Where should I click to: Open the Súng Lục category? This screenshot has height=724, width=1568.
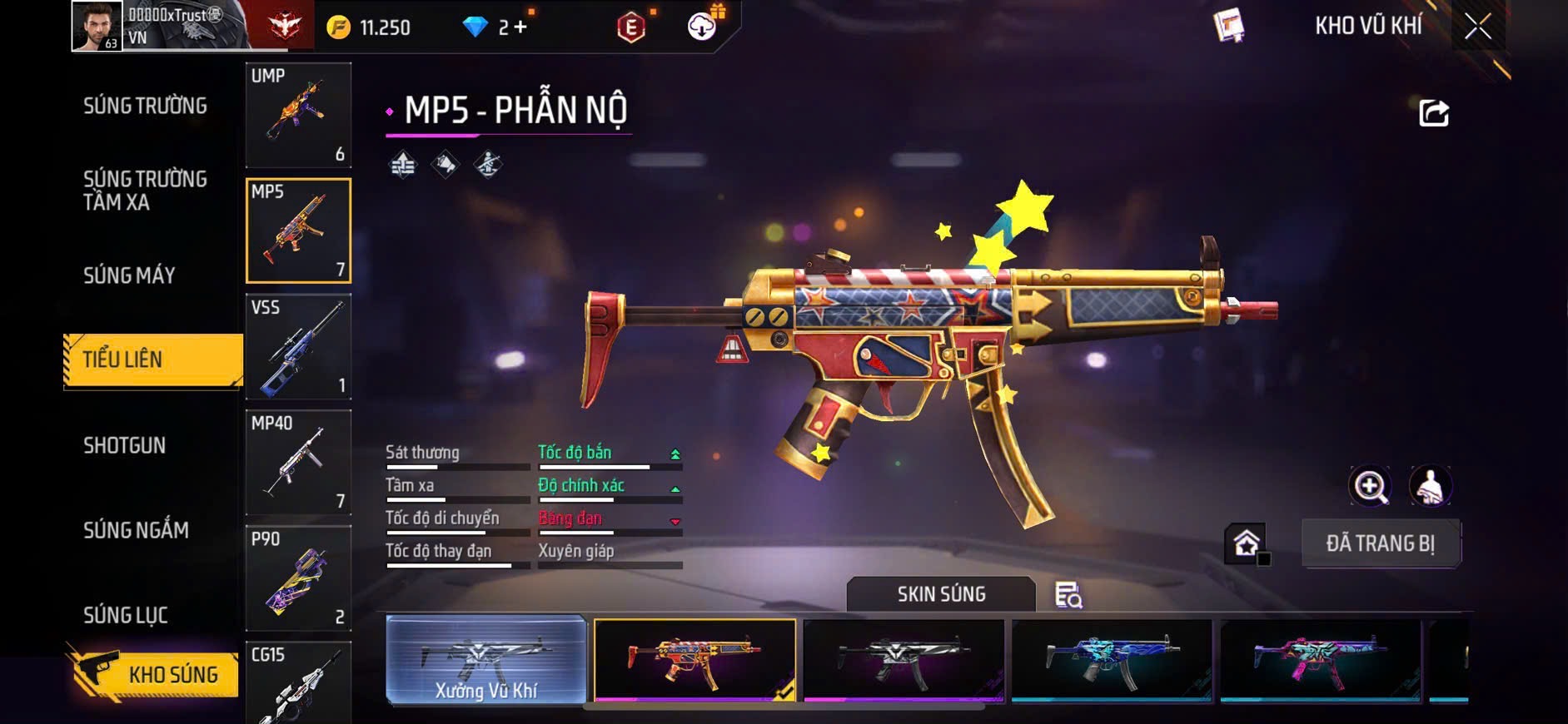tap(125, 615)
